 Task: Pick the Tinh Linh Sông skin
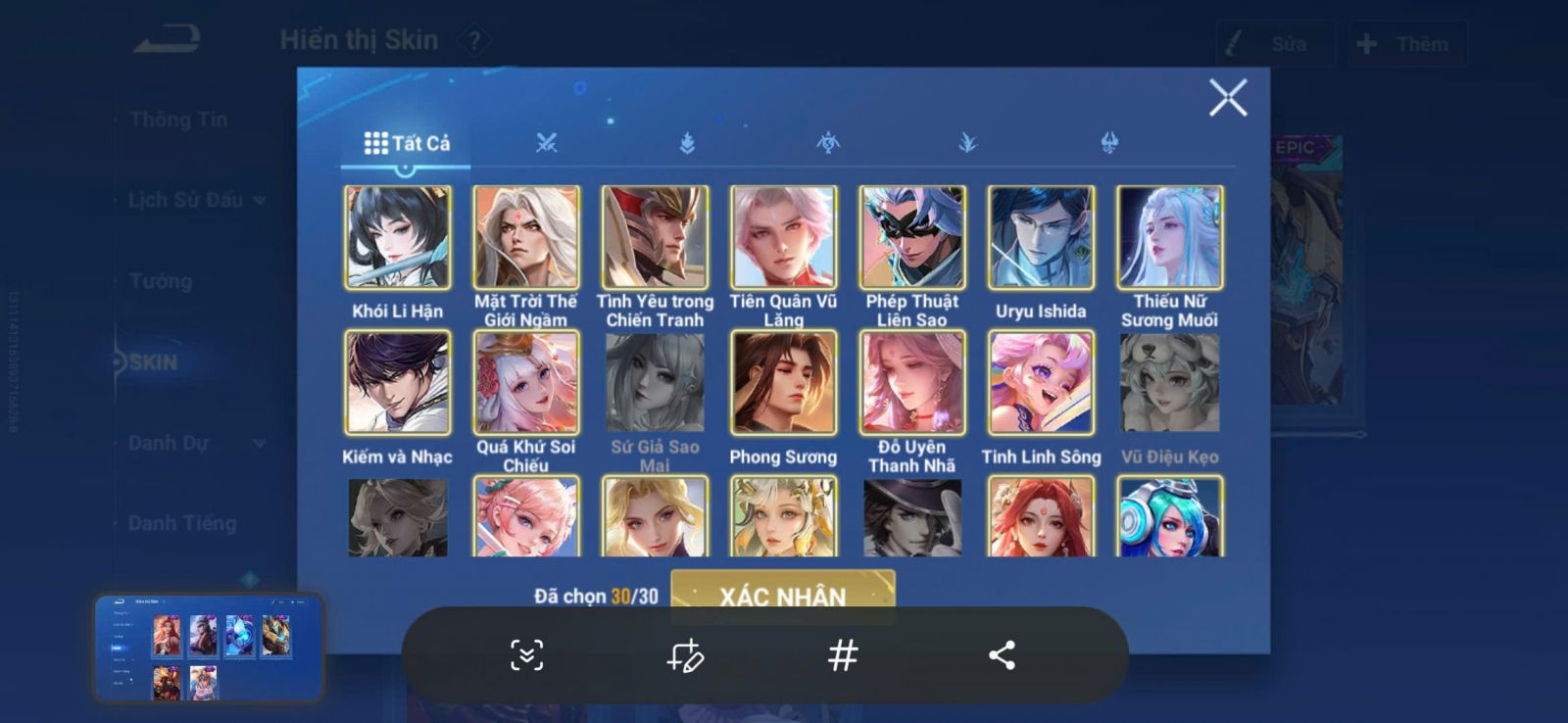pyautogui.click(x=1041, y=382)
